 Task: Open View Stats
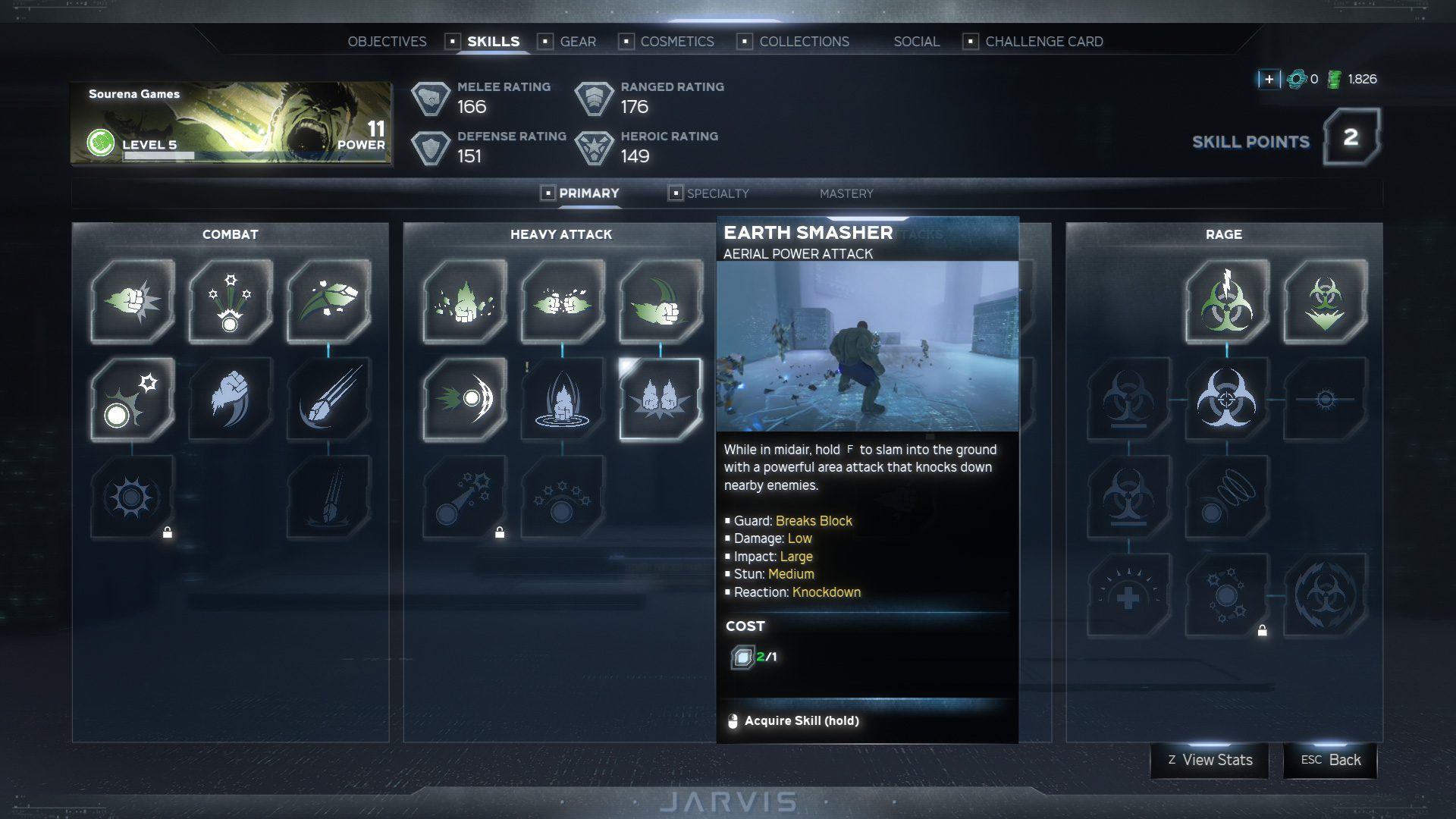(1210, 760)
